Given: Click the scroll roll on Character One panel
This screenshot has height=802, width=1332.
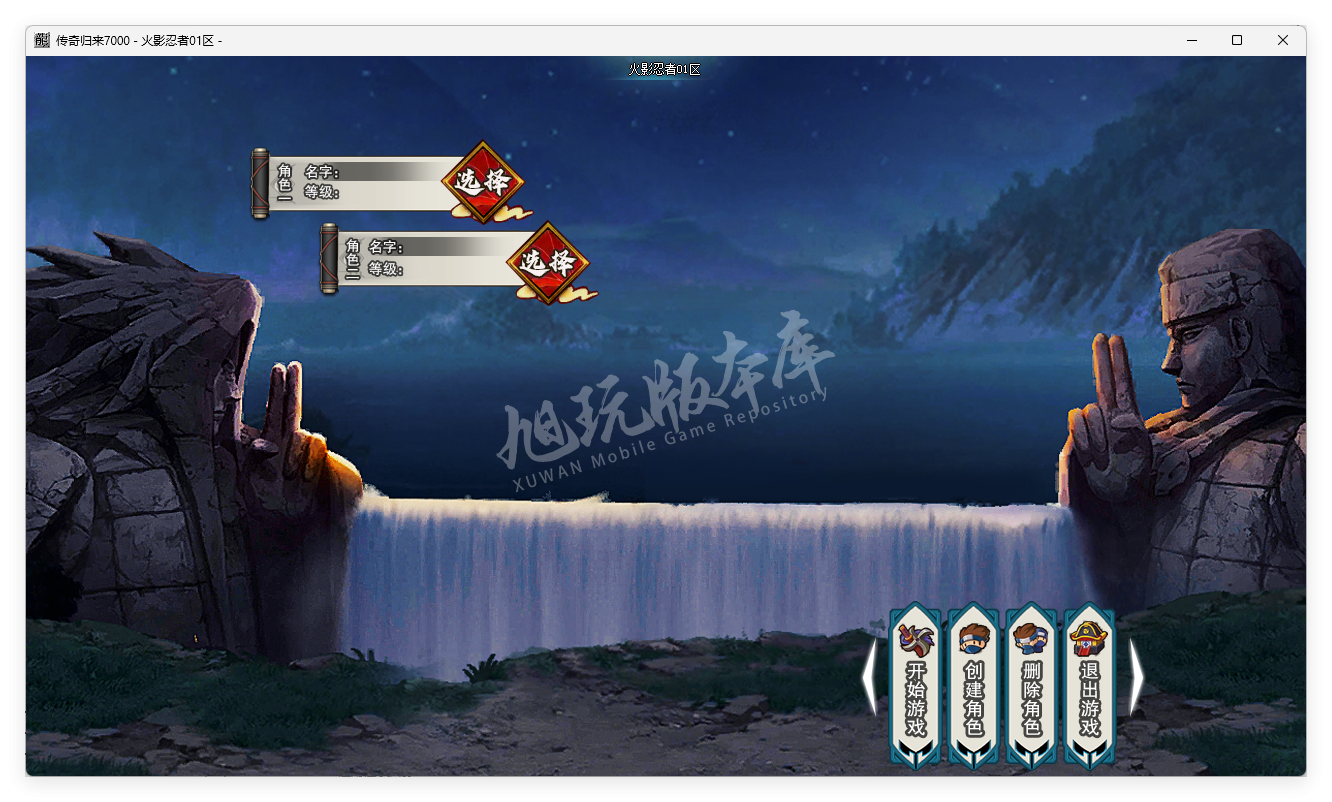Looking at the screenshot, I should (x=261, y=181).
